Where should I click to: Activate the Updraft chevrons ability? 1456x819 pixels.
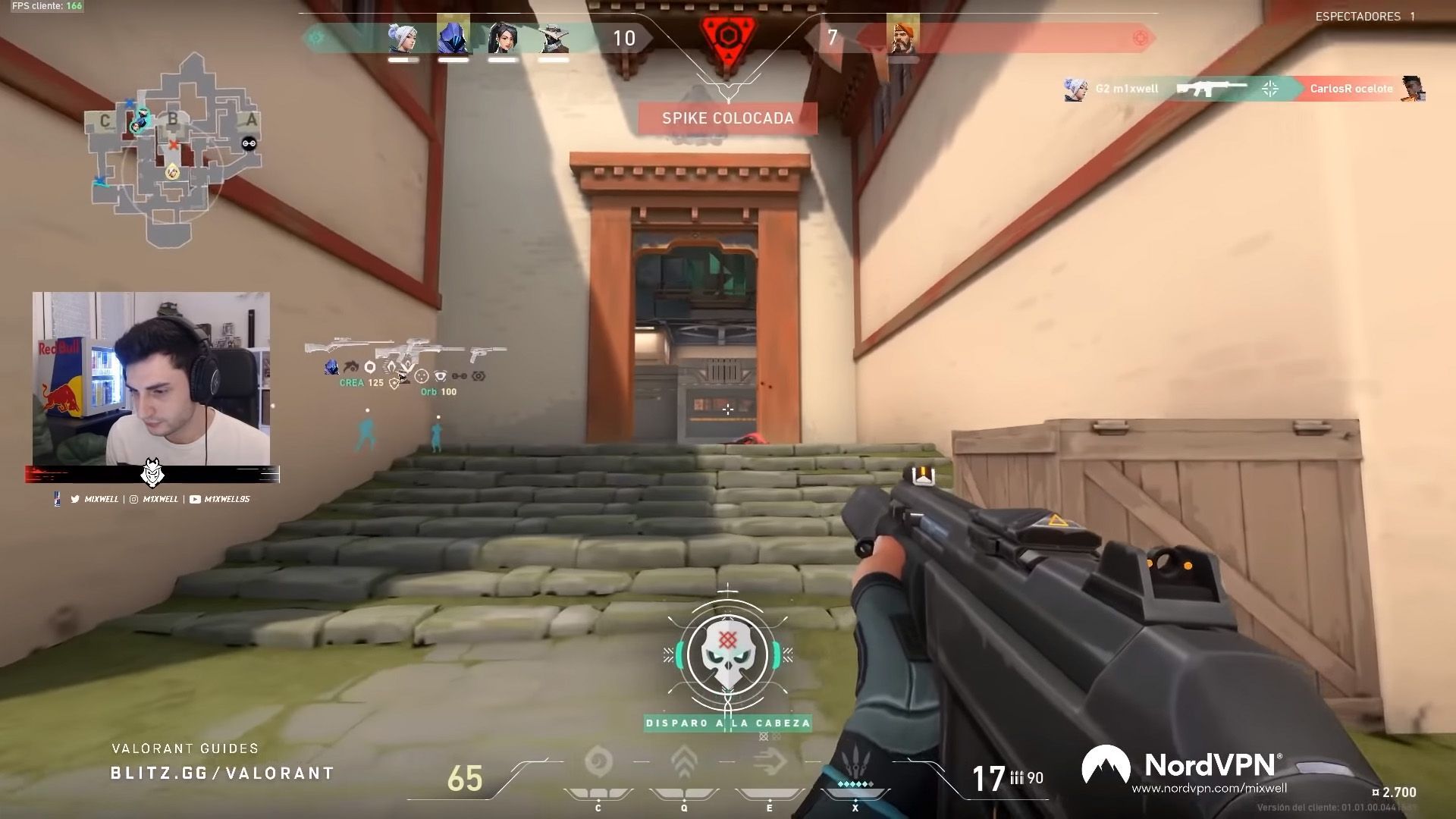pyautogui.click(x=684, y=764)
